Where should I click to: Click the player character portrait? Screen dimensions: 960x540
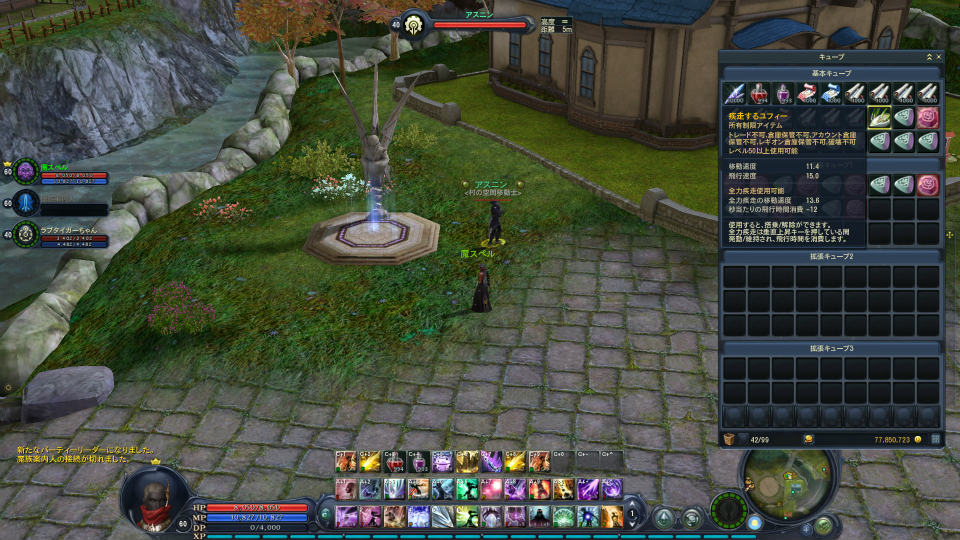[x=155, y=495]
